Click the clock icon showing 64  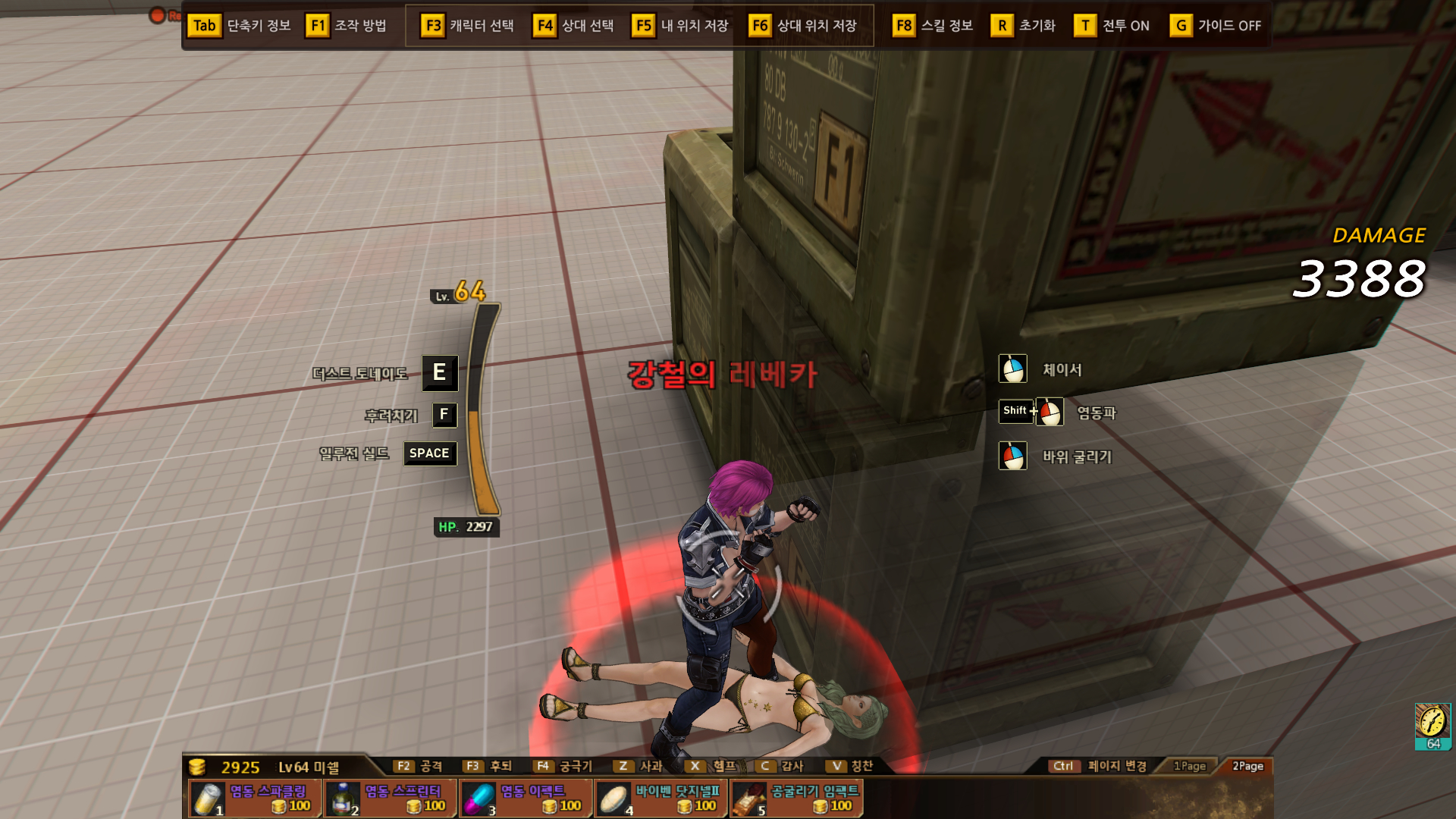tap(1432, 725)
